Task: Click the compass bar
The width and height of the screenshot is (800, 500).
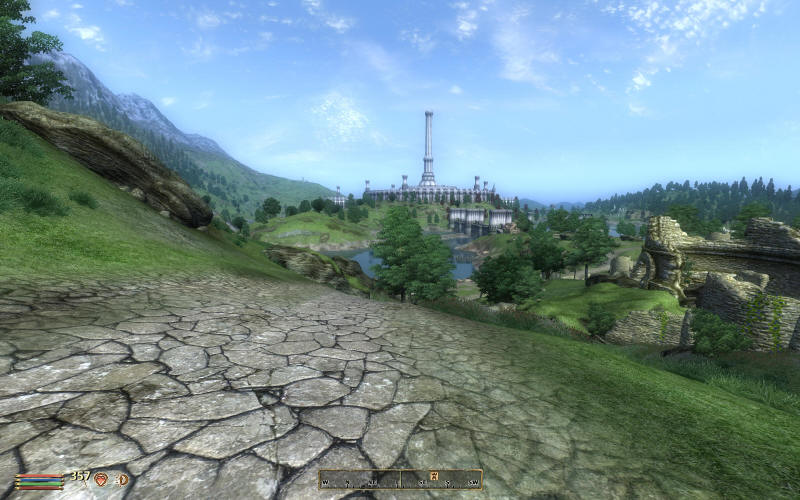Action: tap(400, 480)
